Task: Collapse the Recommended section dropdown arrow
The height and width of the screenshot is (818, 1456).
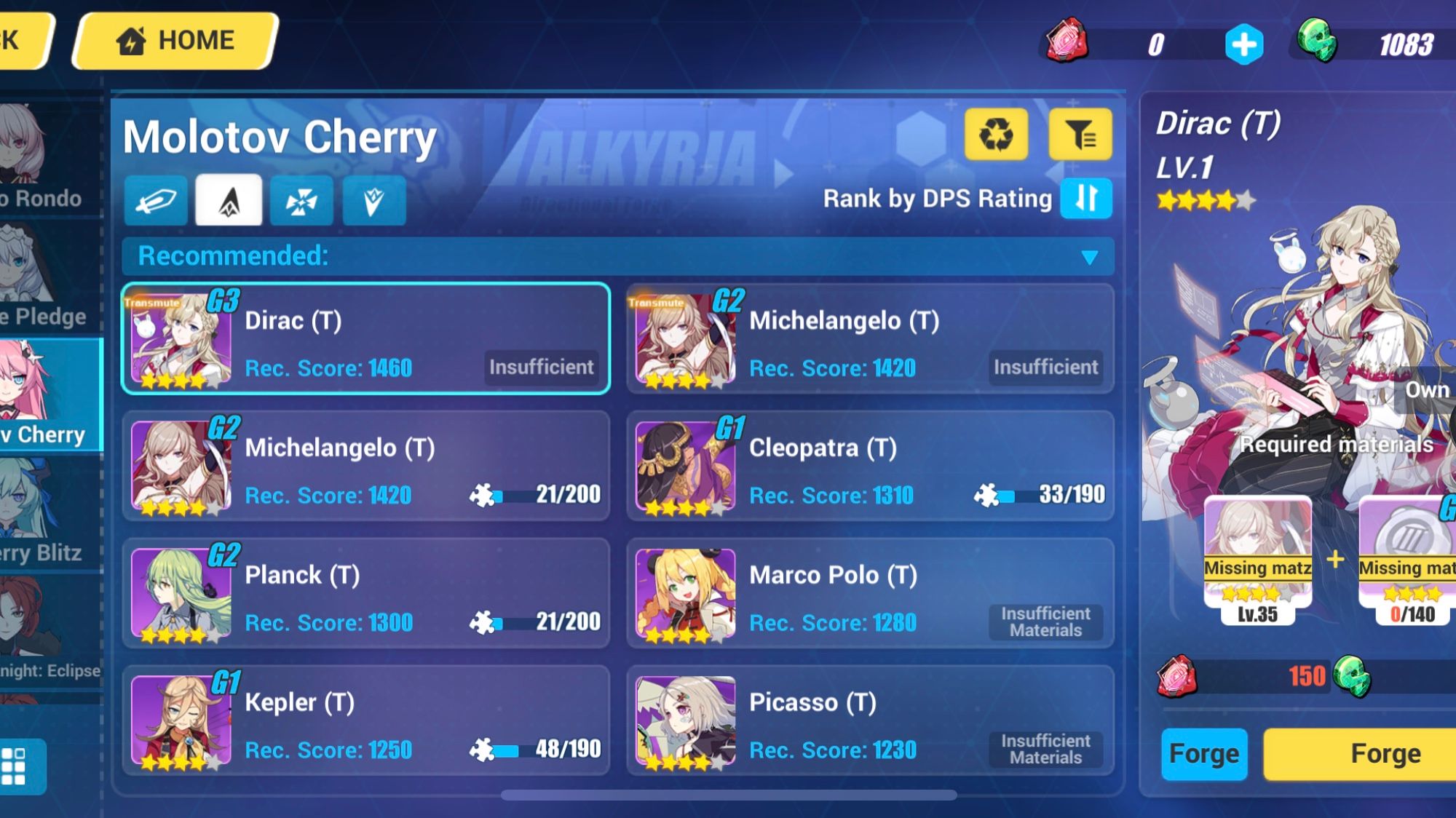Action: [1088, 256]
